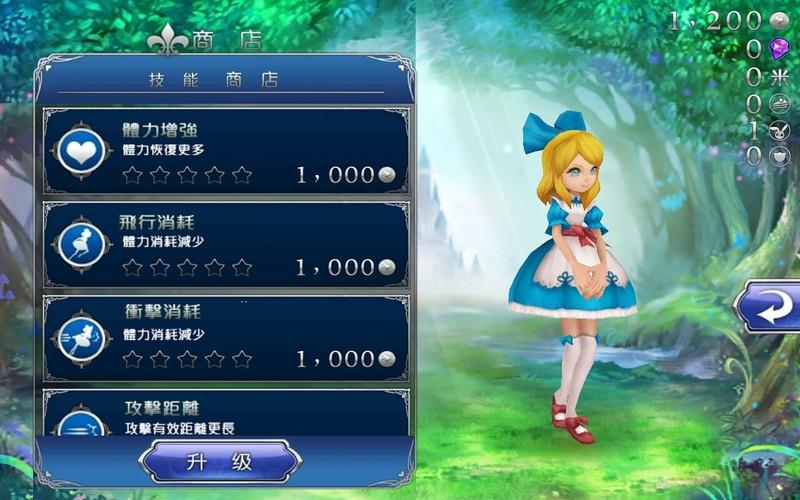This screenshot has height=500, width=800.
Task: Pick the 攻擊距離 skill entry
Action: click(225, 413)
